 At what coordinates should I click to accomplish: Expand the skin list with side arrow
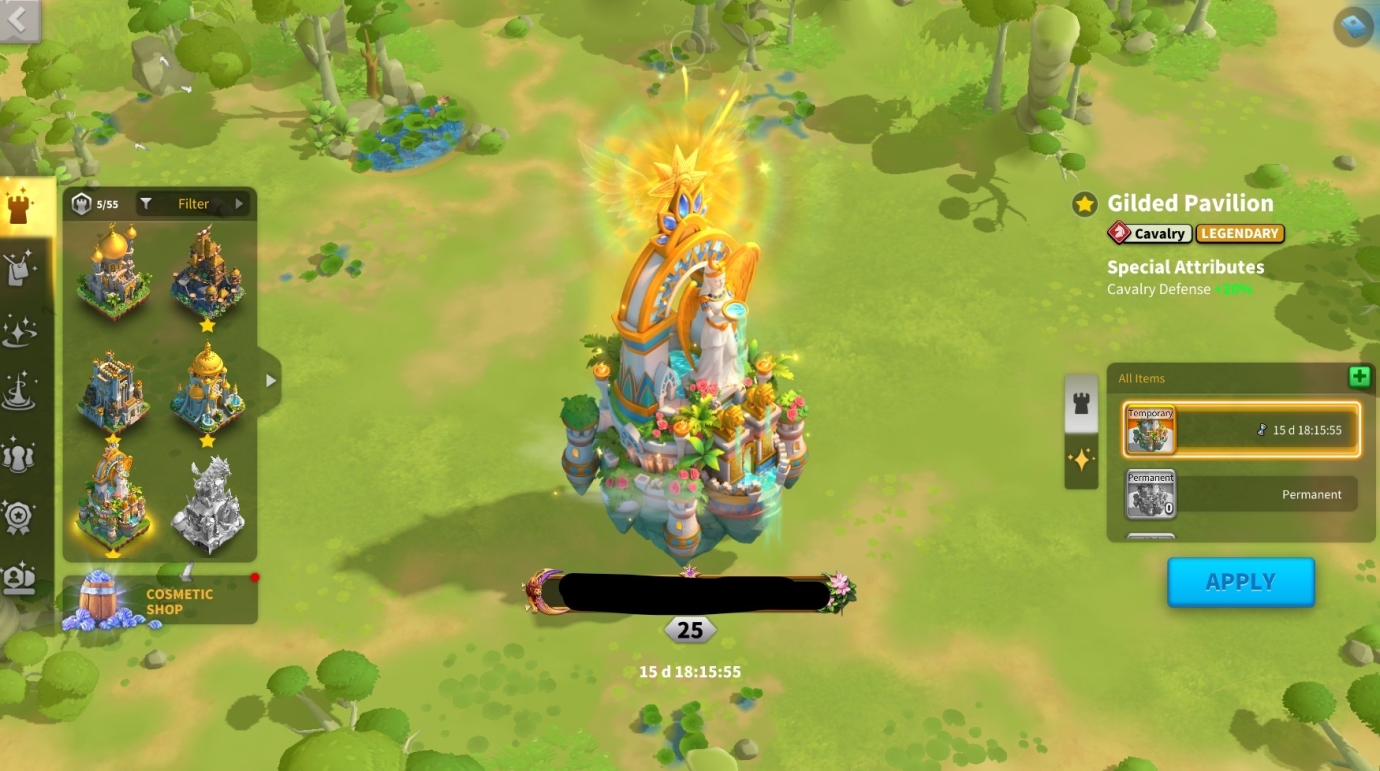(270, 380)
